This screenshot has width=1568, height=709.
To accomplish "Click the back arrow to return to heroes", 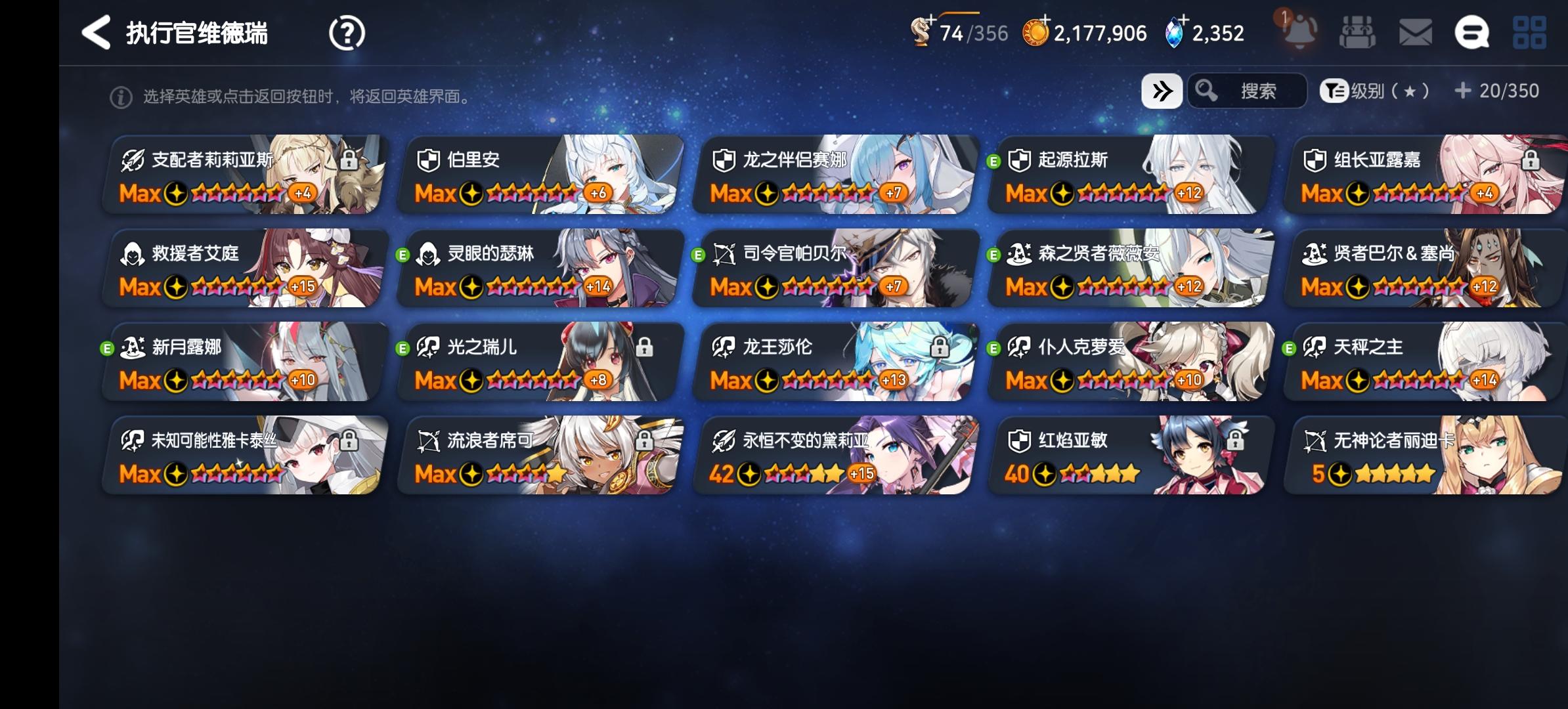I will [x=96, y=32].
